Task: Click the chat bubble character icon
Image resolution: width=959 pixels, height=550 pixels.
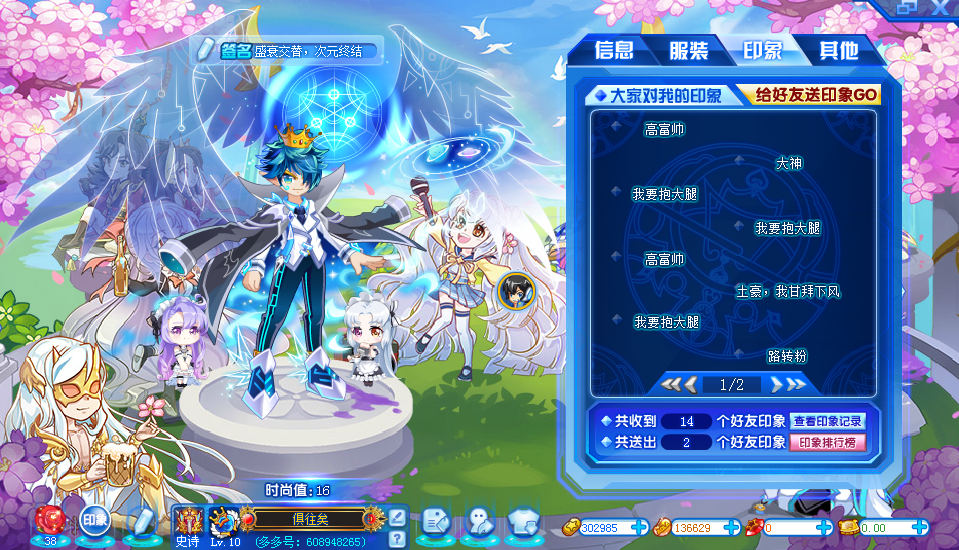Action: click(x=479, y=520)
